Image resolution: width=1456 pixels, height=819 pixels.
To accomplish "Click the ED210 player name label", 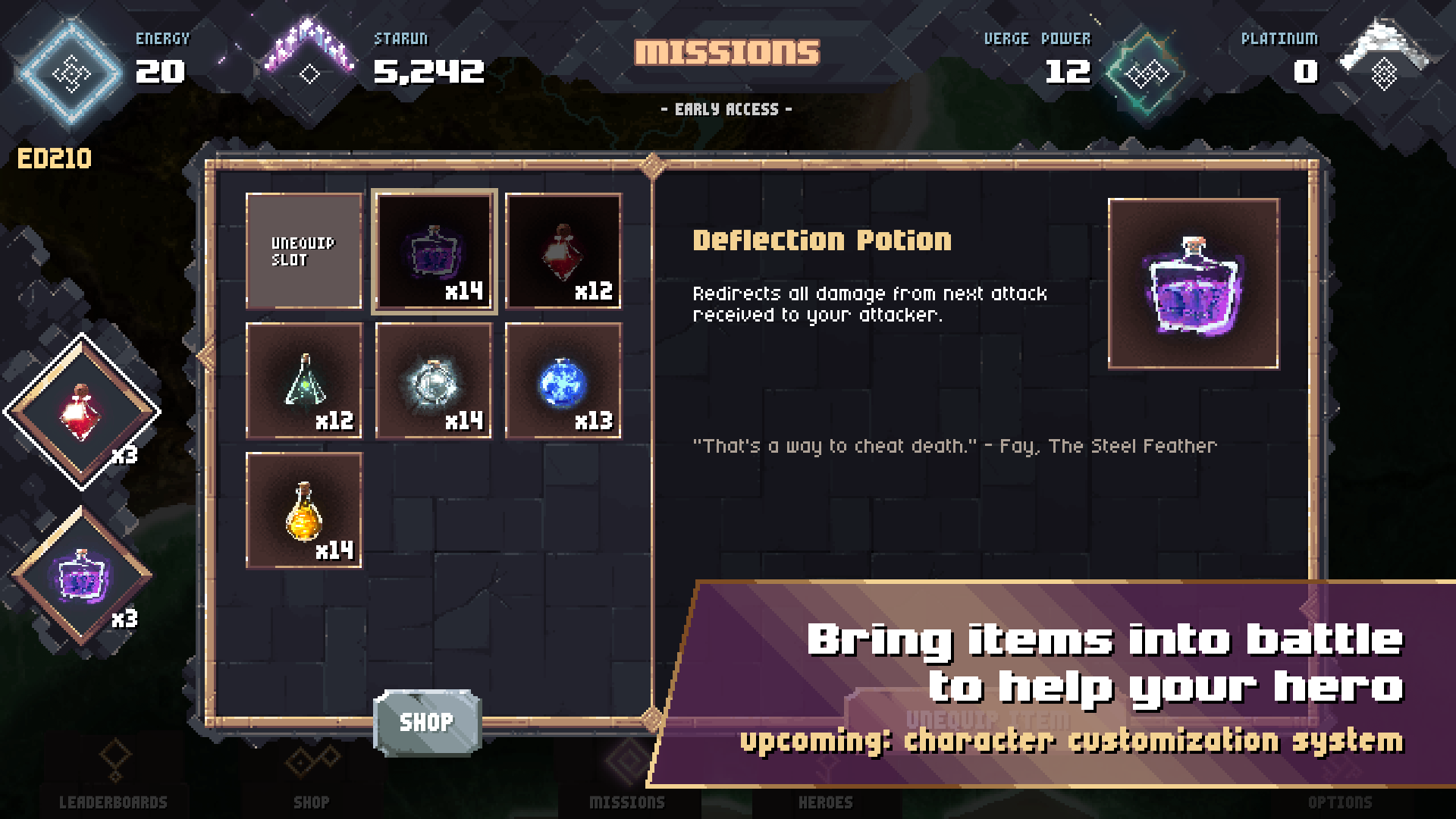I will [x=55, y=158].
